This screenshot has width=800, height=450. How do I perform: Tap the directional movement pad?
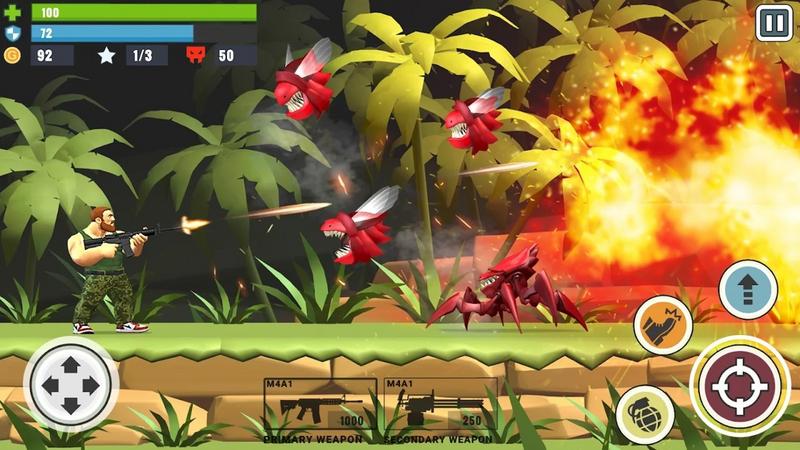pos(70,385)
